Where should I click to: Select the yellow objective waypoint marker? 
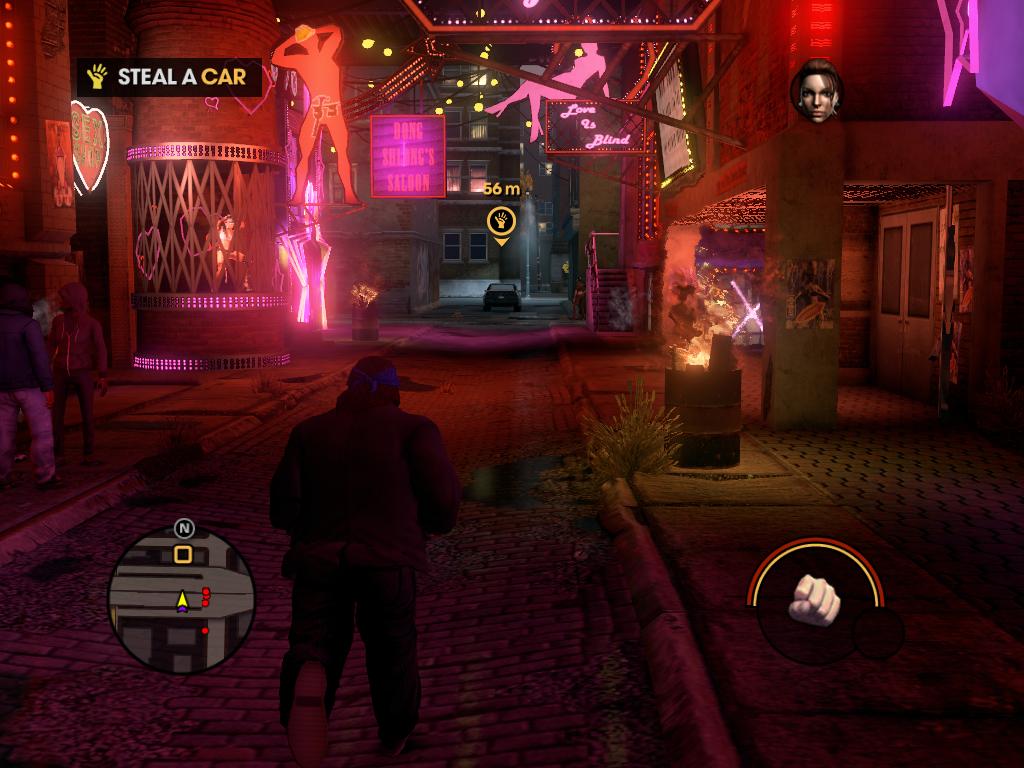pyautogui.click(x=500, y=222)
